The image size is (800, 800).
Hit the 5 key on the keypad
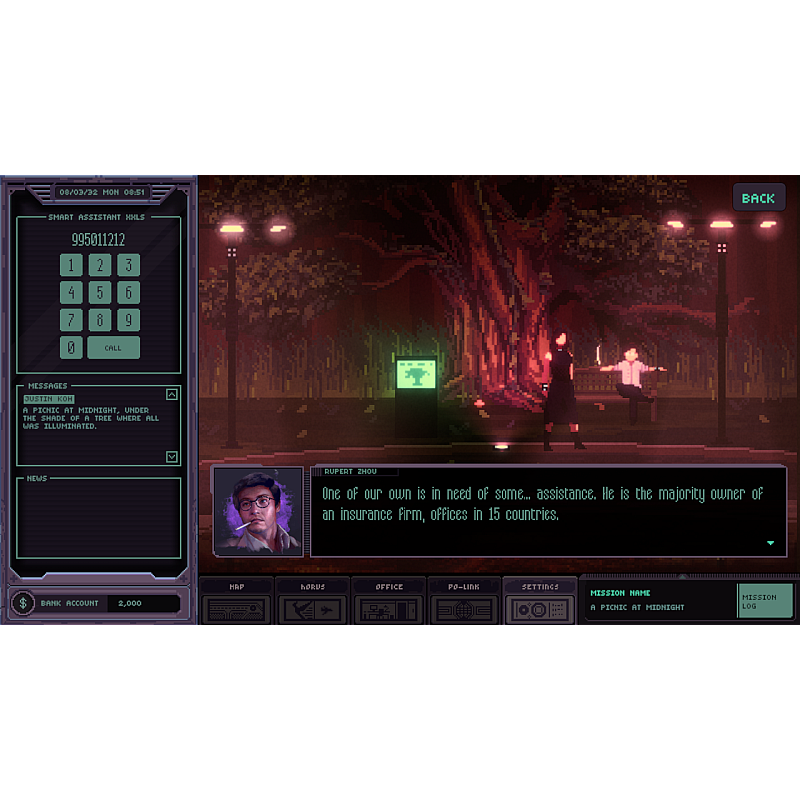click(x=99, y=293)
